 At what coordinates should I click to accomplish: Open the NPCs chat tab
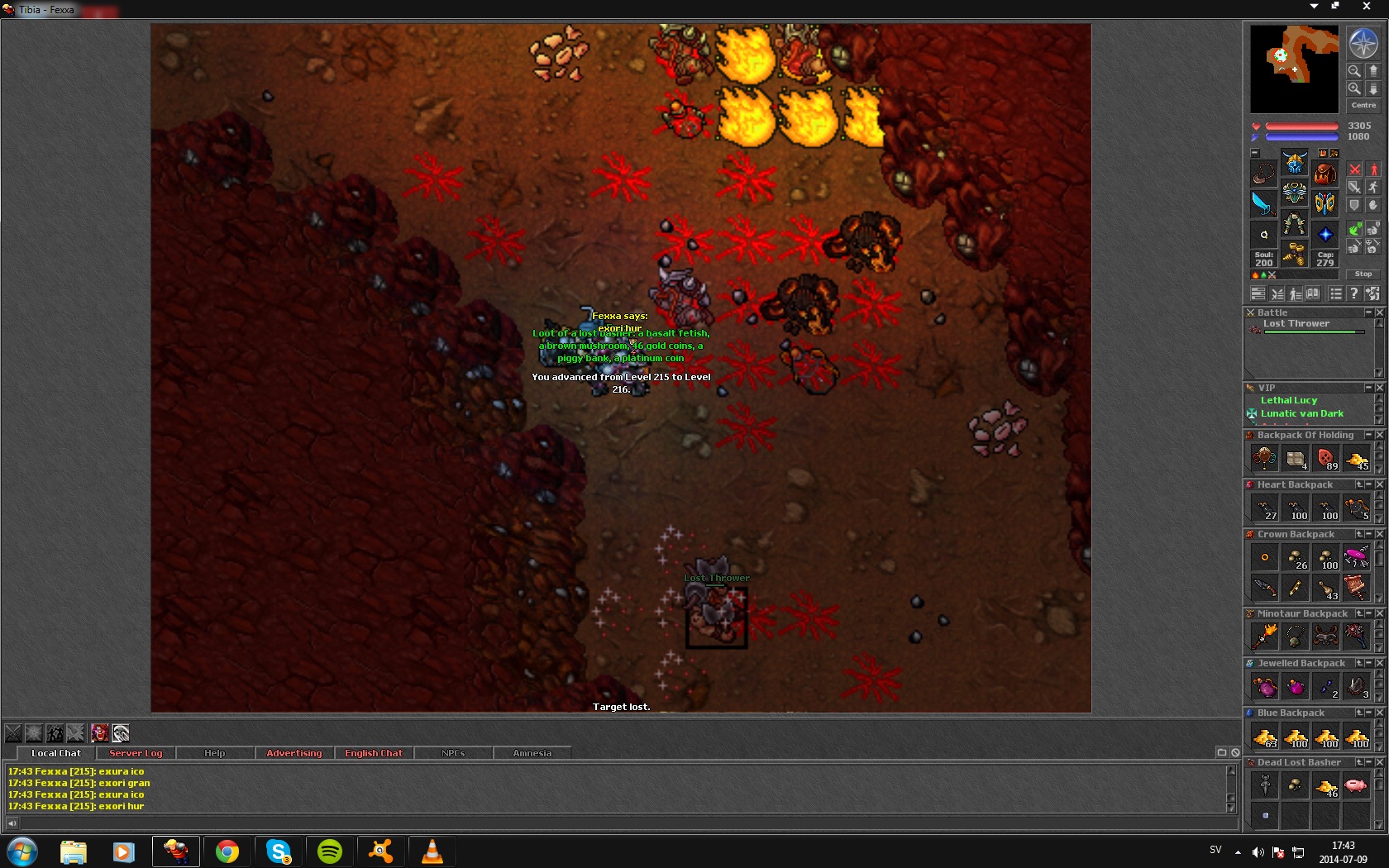[452, 753]
